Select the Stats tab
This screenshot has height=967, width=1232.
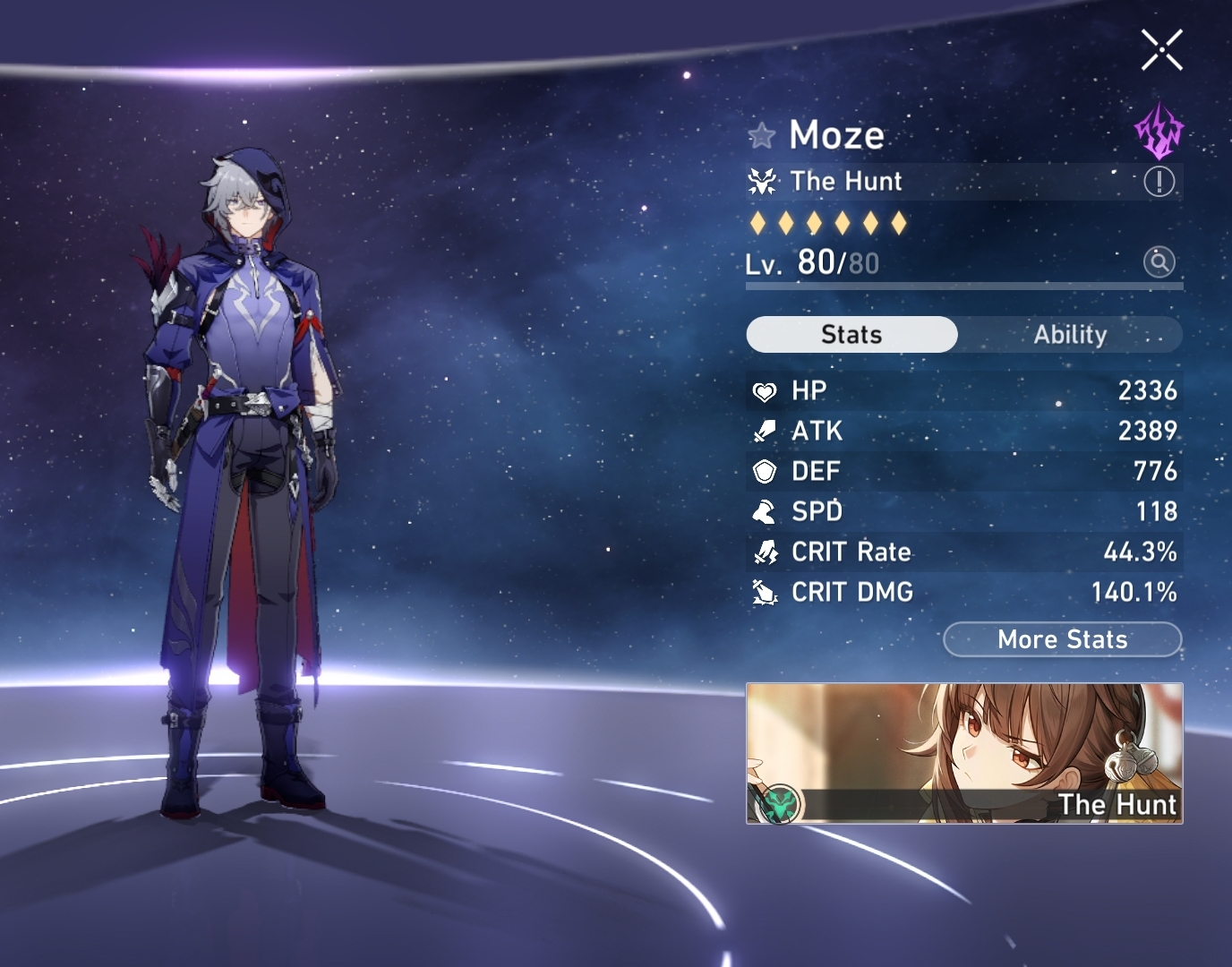pos(851,334)
